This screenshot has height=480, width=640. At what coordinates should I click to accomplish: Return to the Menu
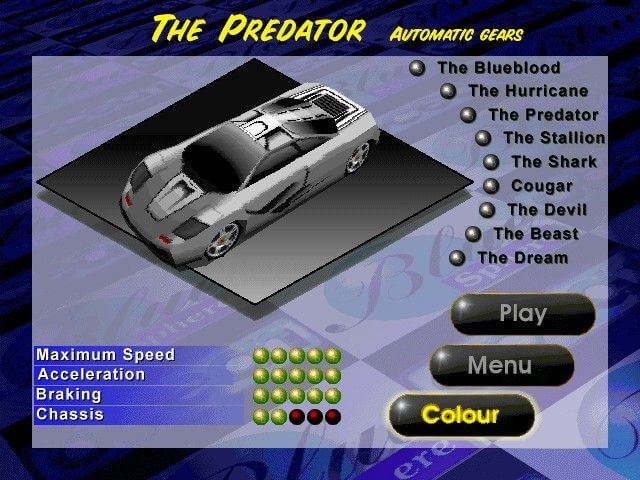tap(500, 366)
